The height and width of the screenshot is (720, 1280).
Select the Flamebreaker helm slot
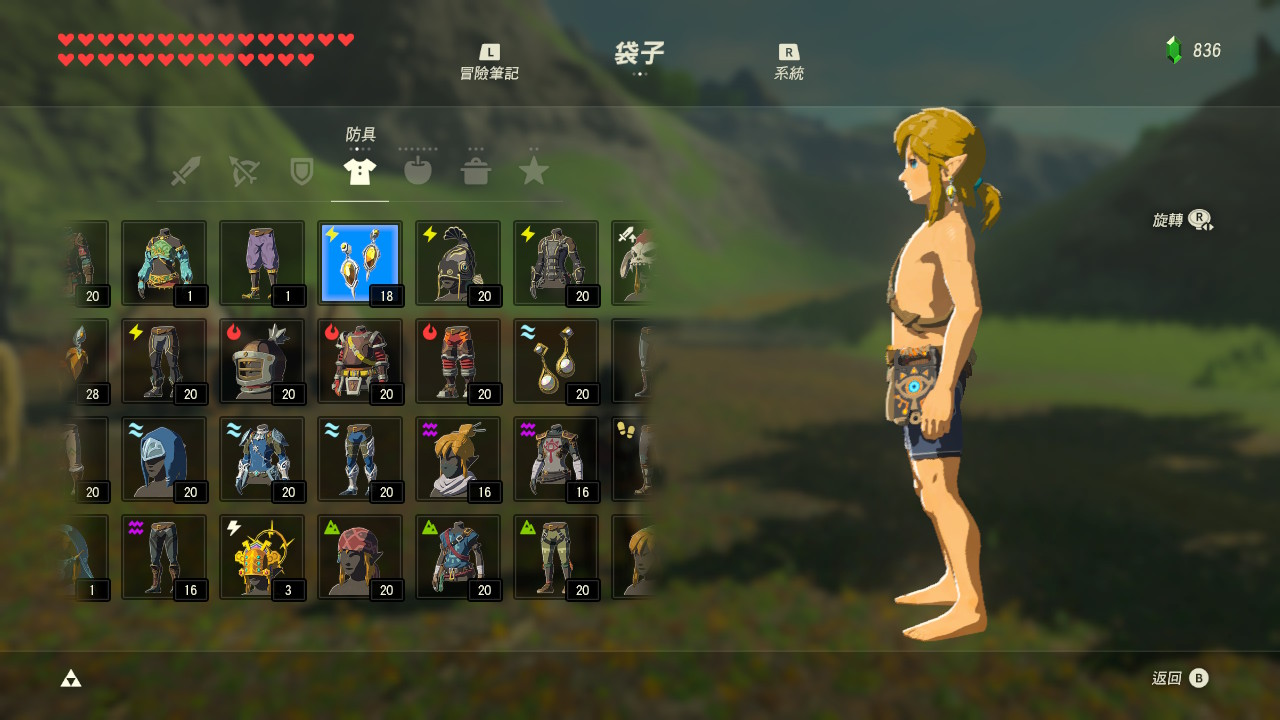tap(262, 361)
